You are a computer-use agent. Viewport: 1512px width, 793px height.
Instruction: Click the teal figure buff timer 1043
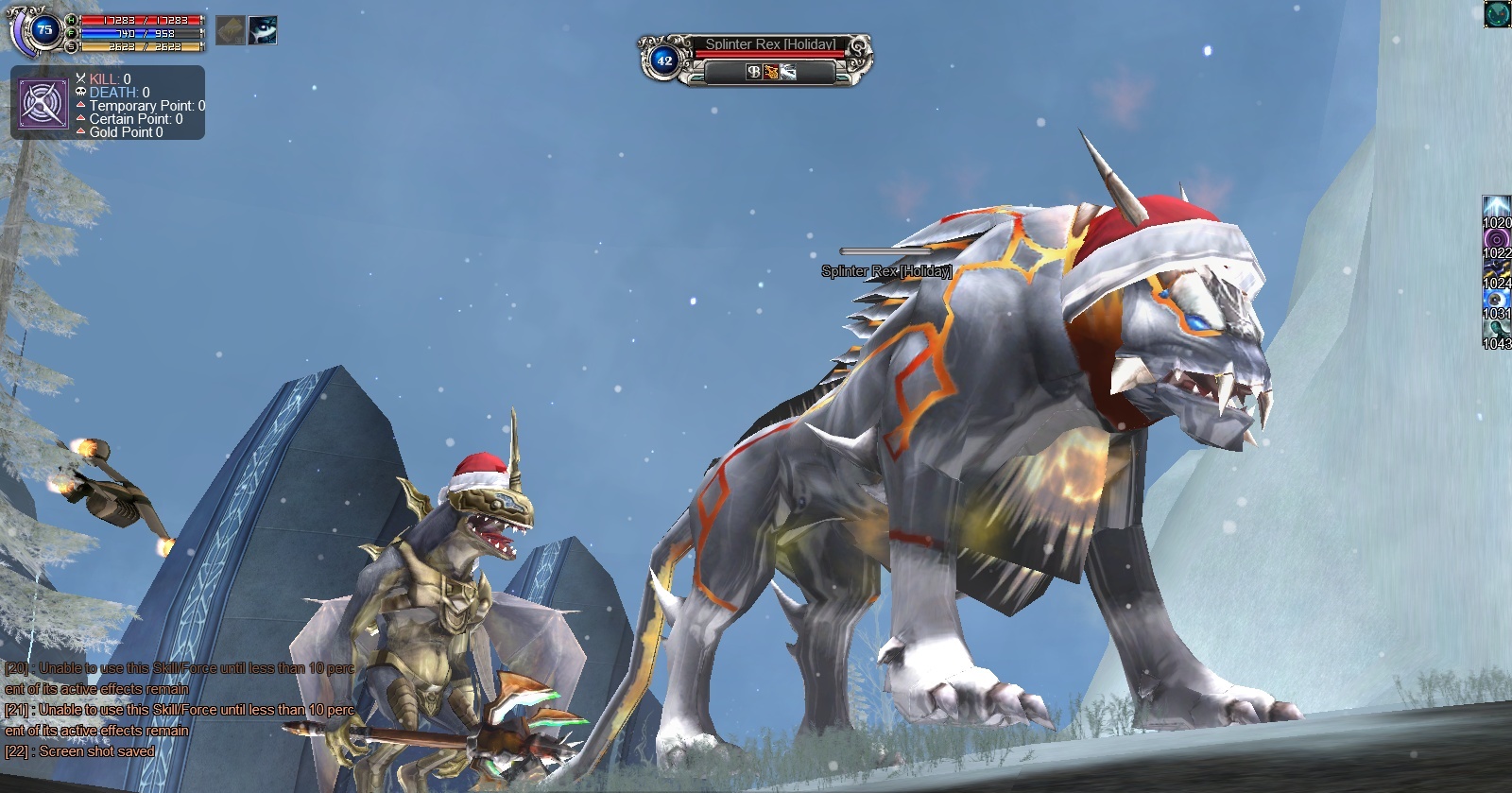(1497, 329)
